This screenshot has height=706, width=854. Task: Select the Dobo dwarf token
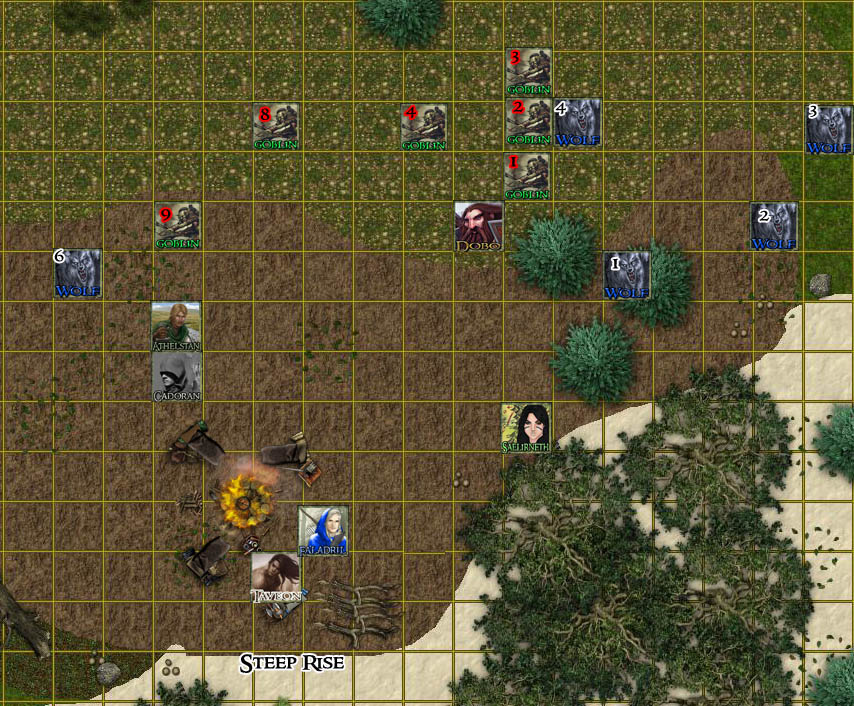[478, 226]
